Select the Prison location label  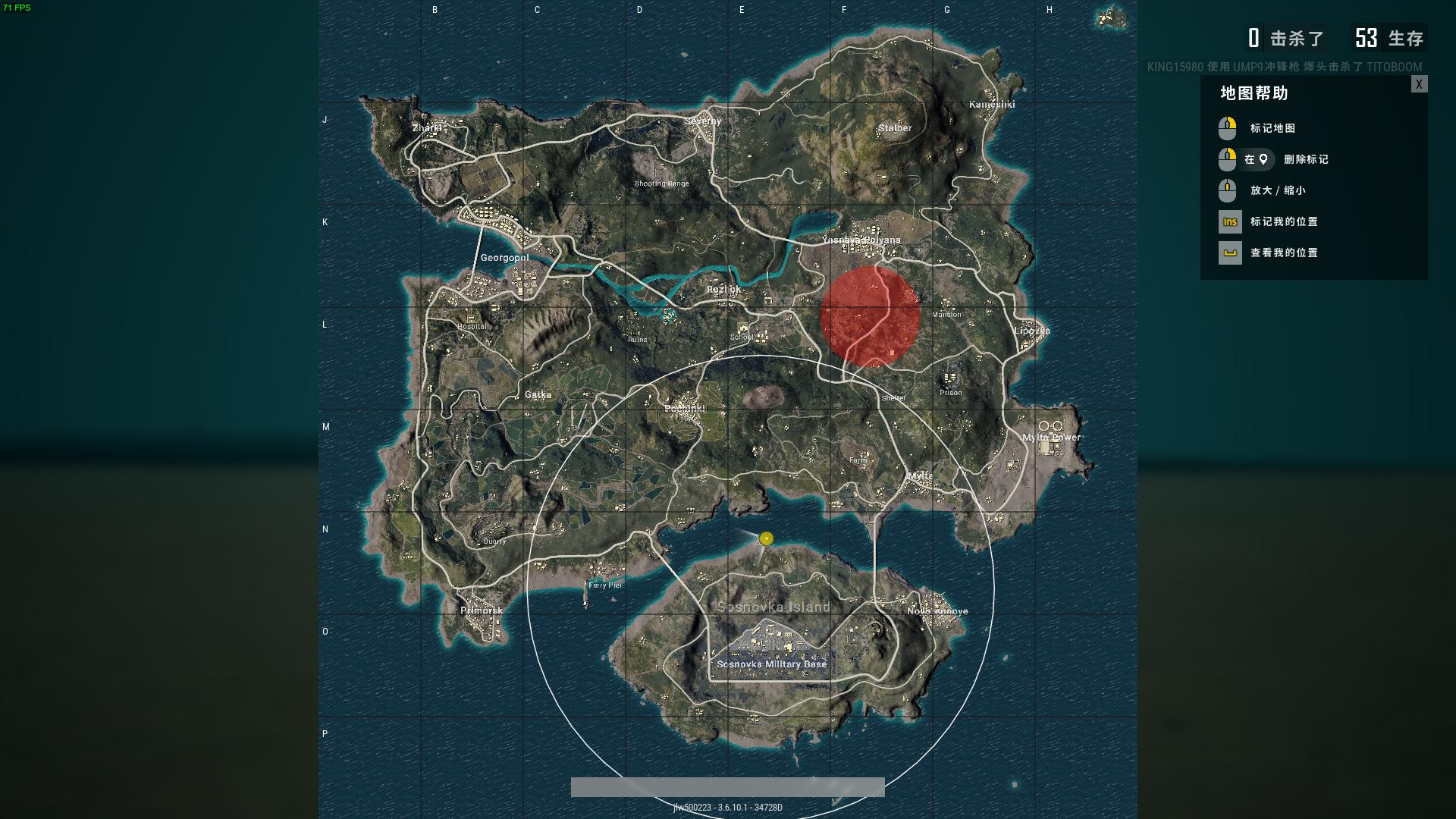click(950, 393)
